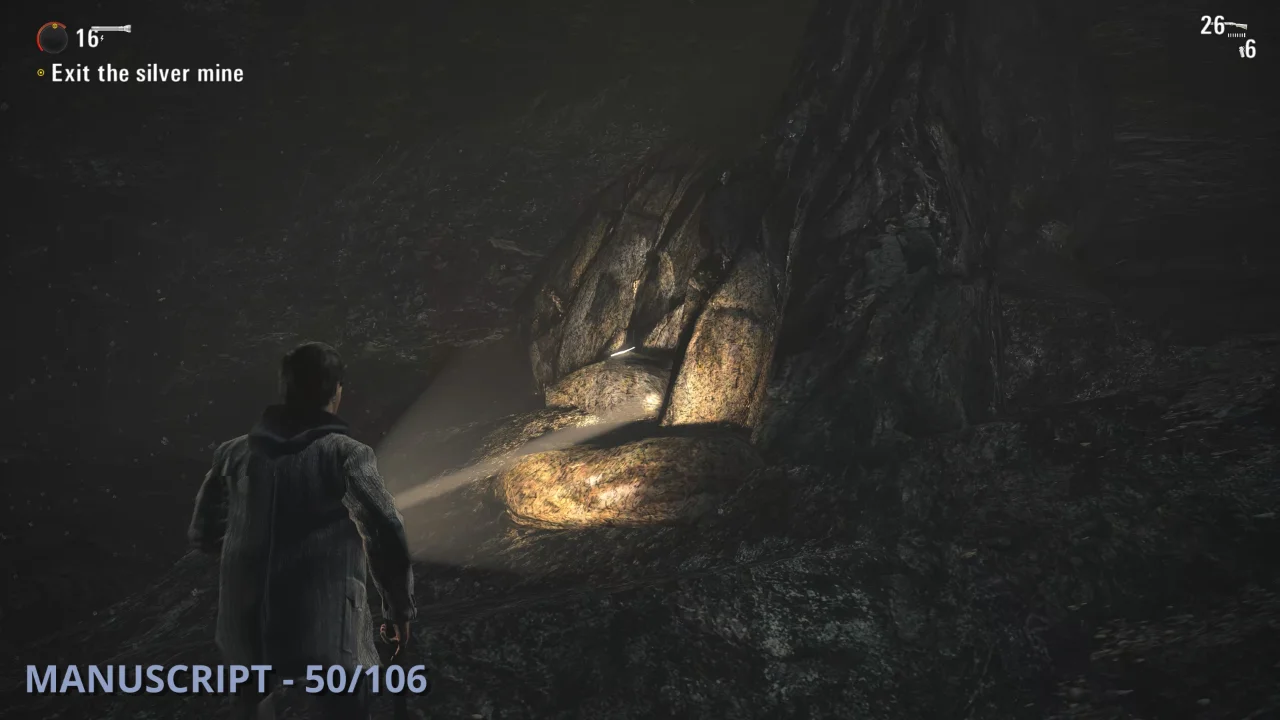This screenshot has width=1280, height=720.
Task: Expand the battery count display showing 16
Action: click(86, 38)
